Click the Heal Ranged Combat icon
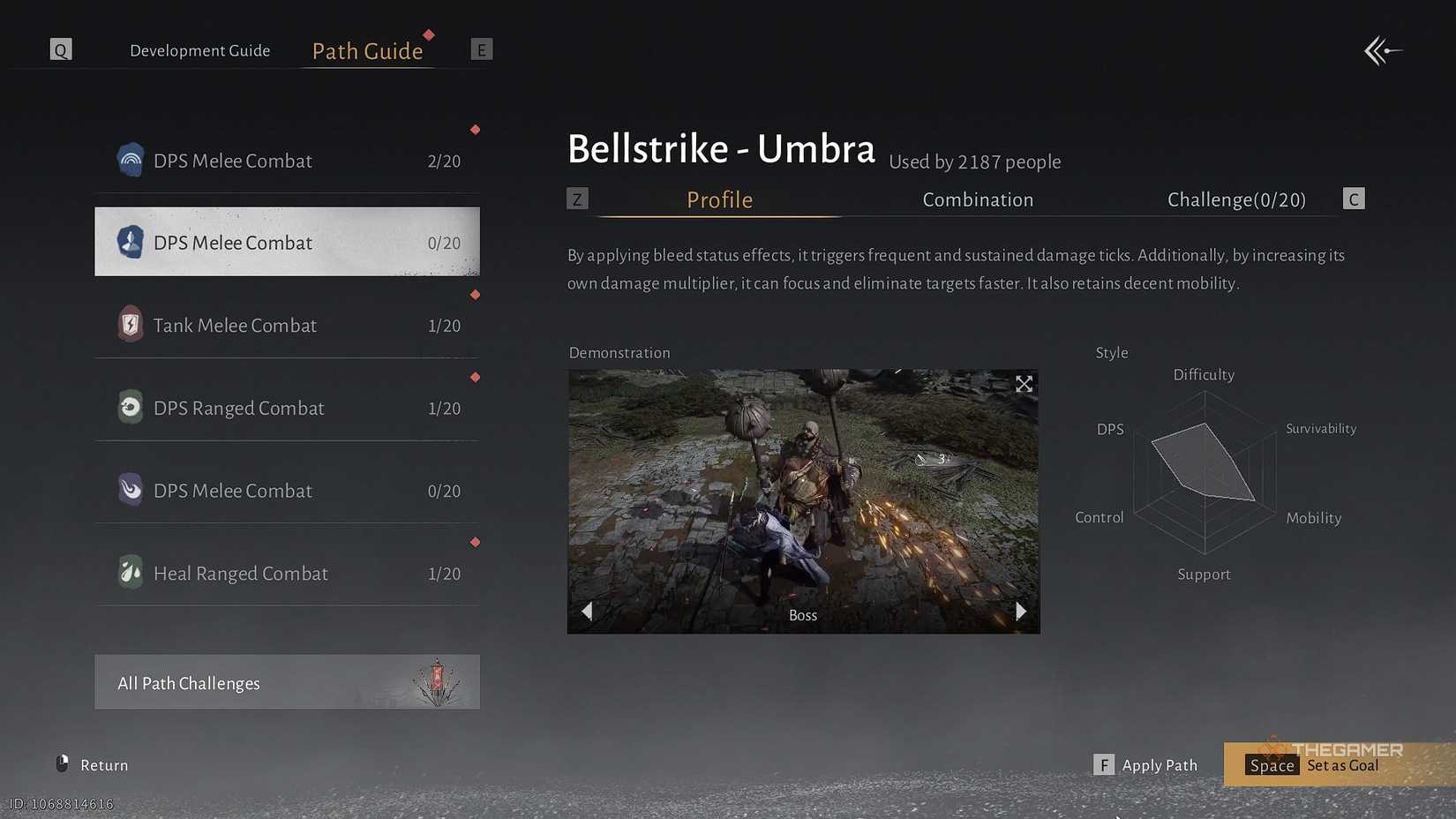 coord(131,571)
